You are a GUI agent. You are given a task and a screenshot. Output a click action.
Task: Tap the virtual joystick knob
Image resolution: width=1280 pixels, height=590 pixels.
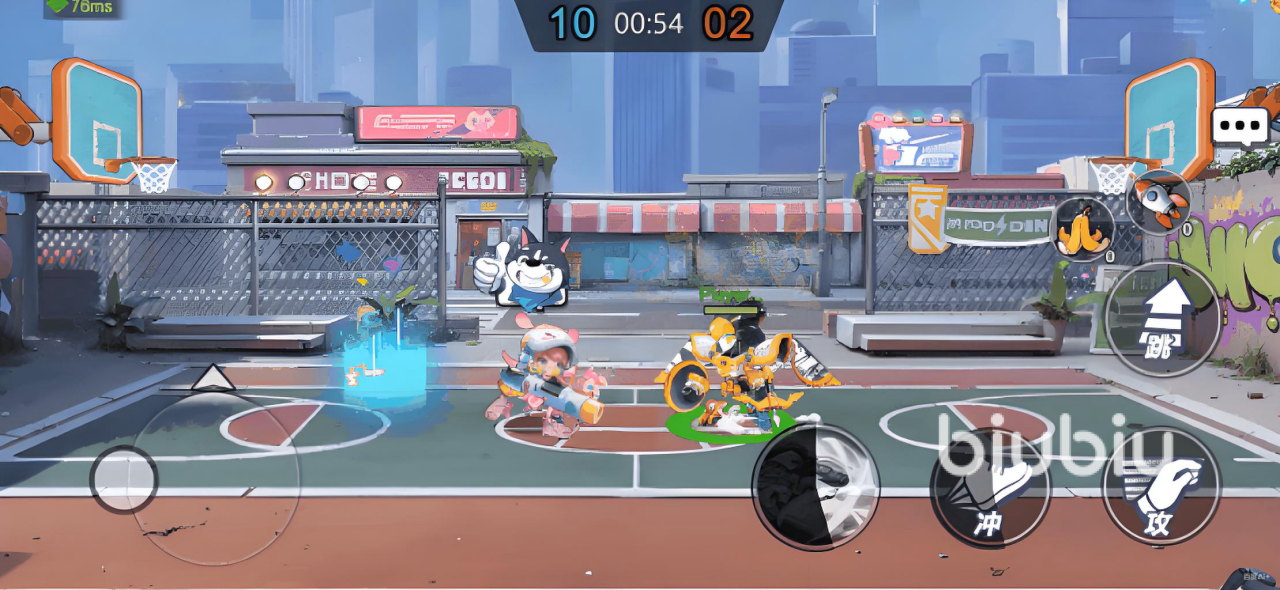point(124,480)
